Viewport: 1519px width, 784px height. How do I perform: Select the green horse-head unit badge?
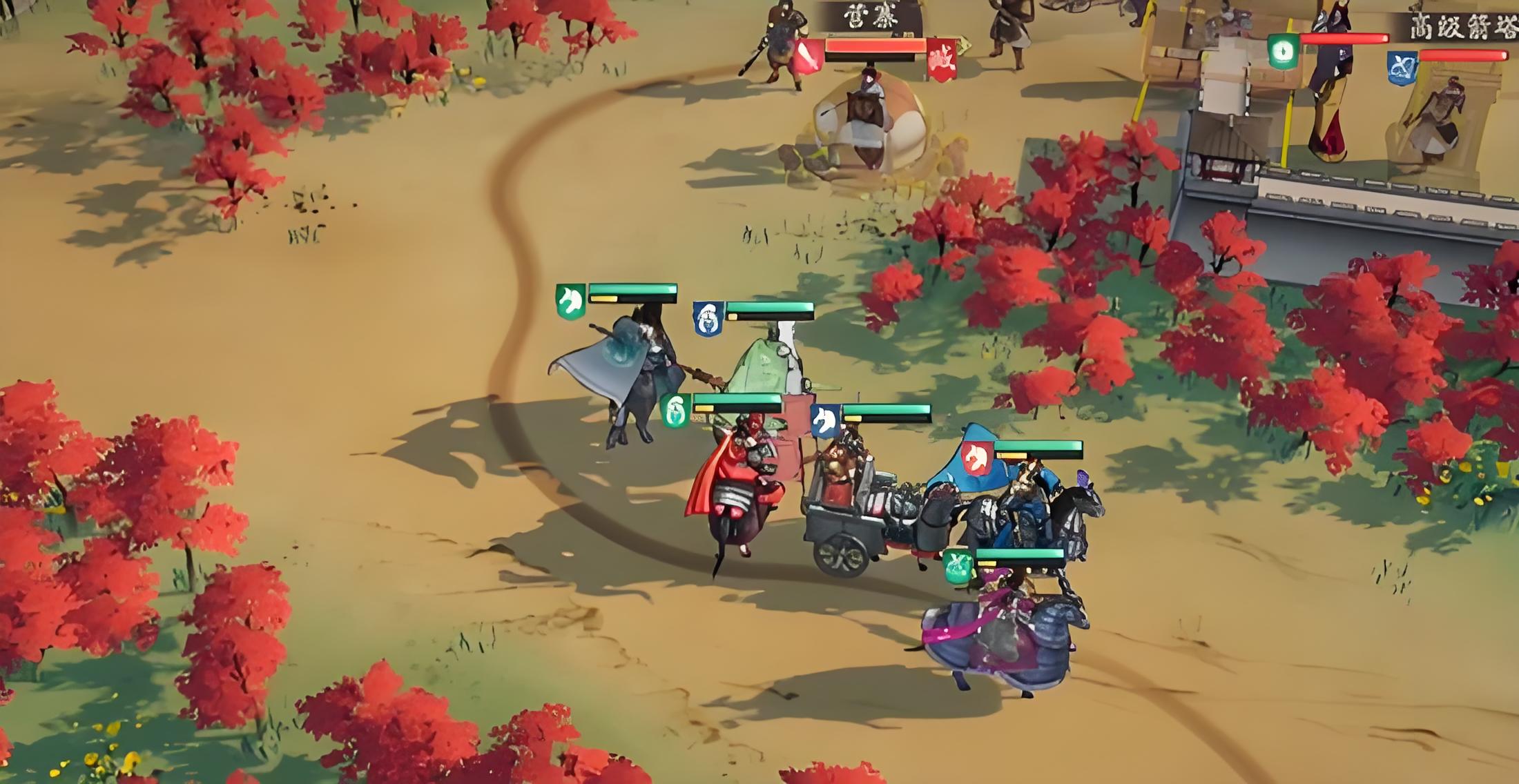pos(571,302)
